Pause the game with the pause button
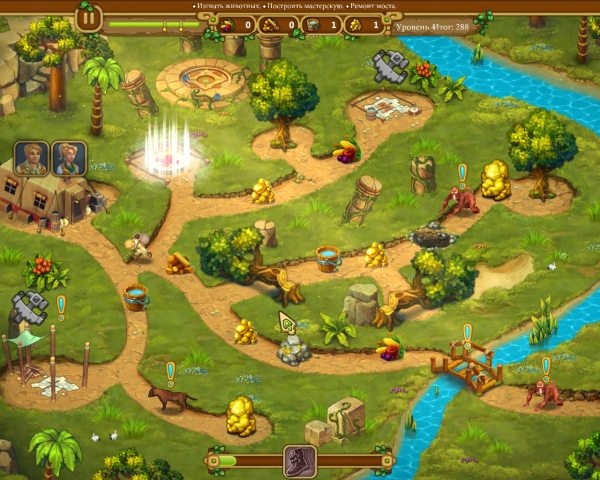The height and width of the screenshot is (480, 600). click(x=89, y=17)
